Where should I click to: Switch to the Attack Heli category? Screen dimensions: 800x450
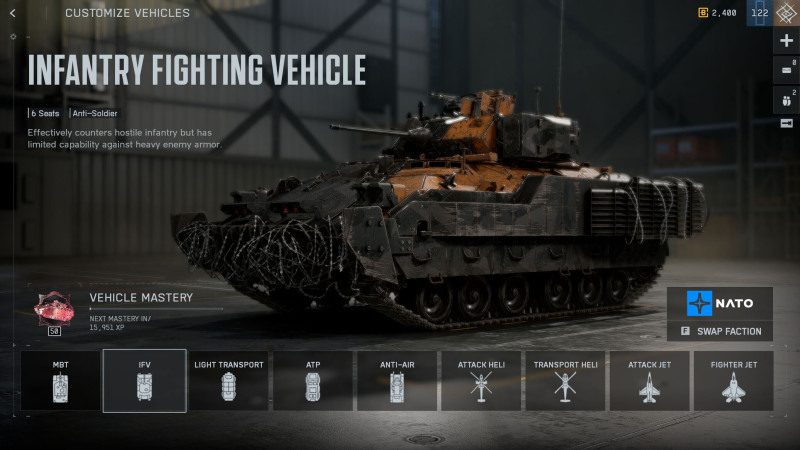(x=481, y=380)
